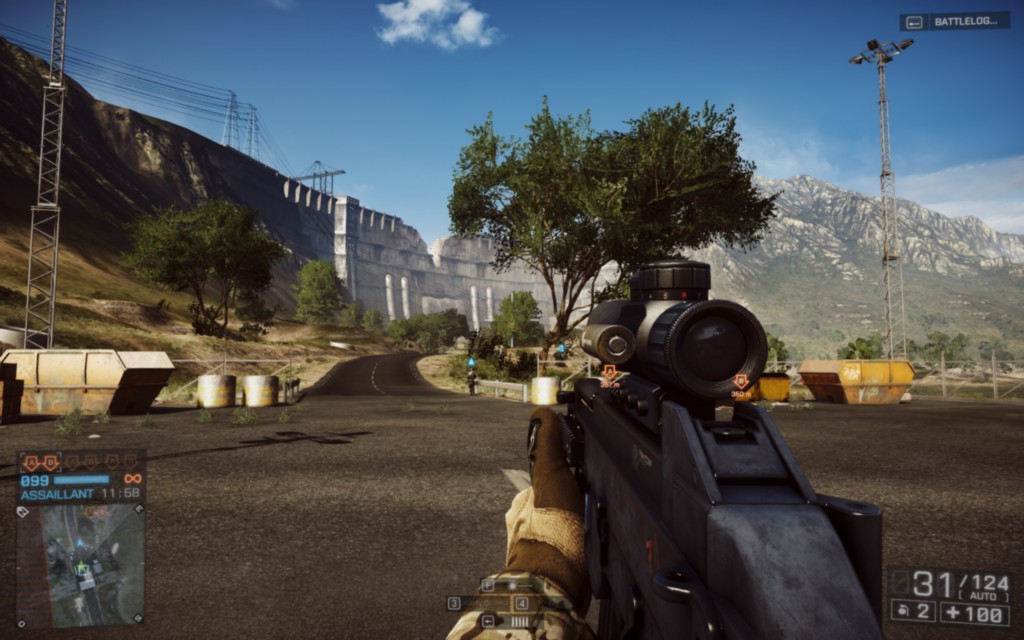Viewport: 1024px width, 640px height.
Task: Click the minimap
Action: [x=80, y=564]
